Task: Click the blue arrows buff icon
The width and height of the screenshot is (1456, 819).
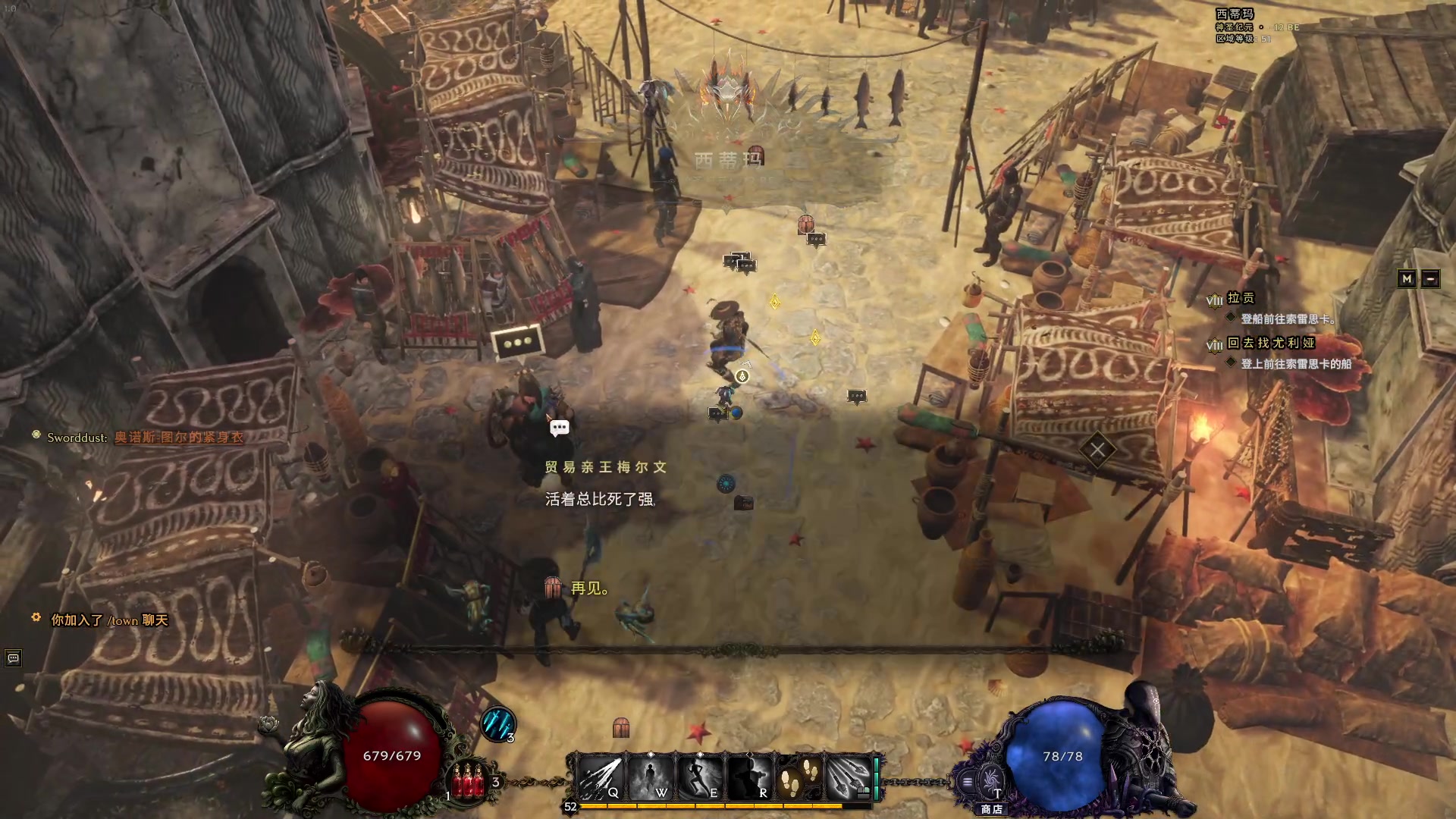Action: [498, 724]
